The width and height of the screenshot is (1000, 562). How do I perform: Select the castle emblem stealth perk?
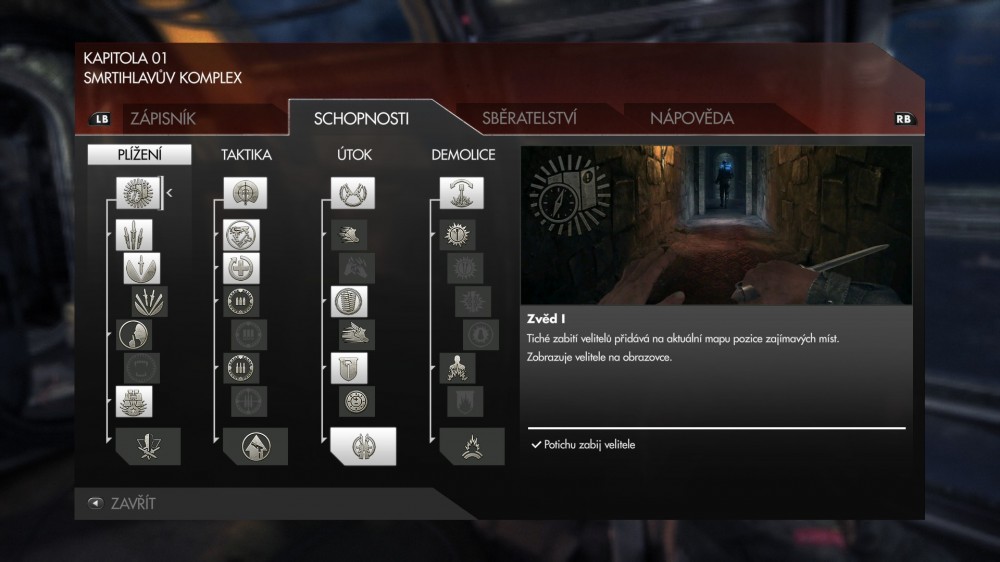coord(133,402)
